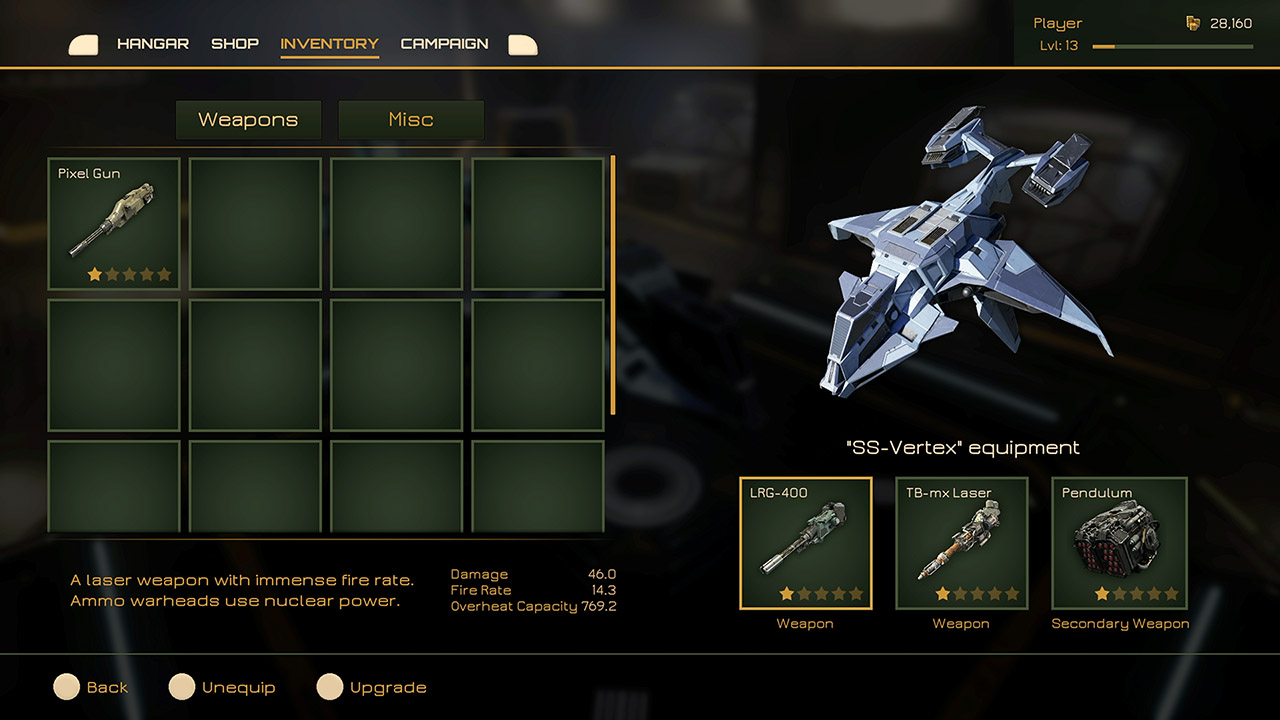Select the Inventory tab

(329, 44)
